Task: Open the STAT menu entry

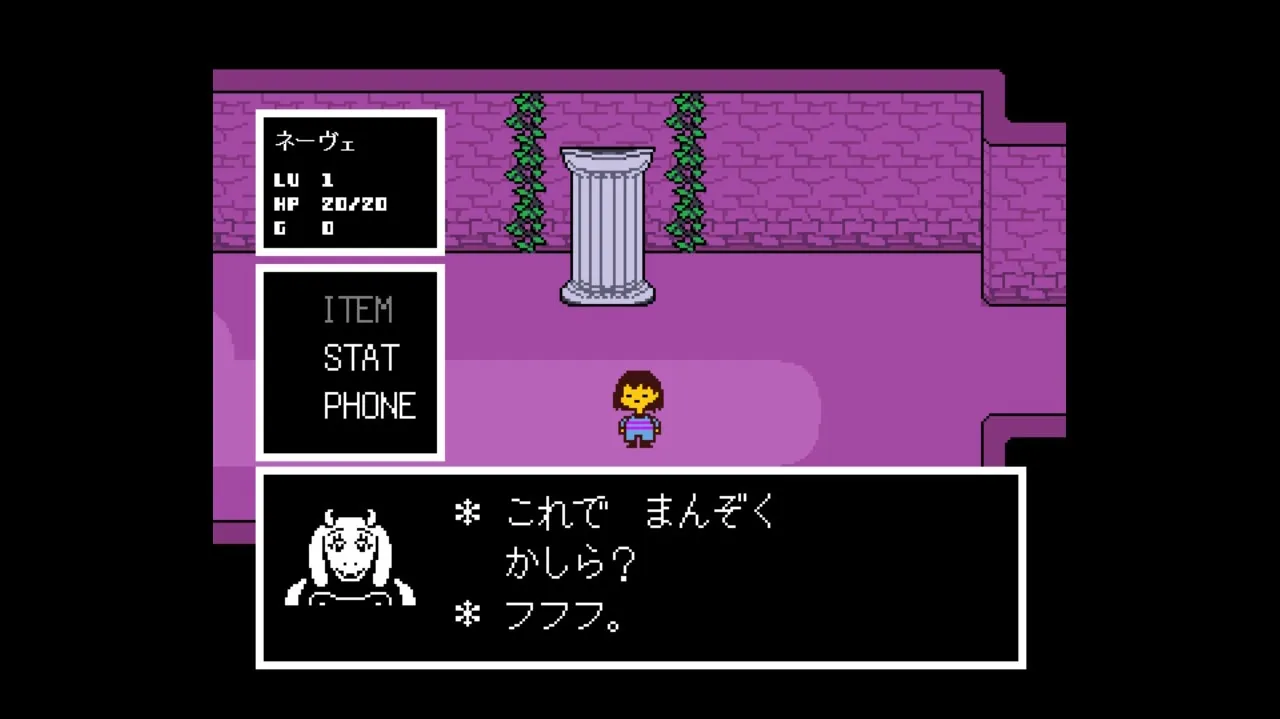Action: tap(361, 358)
